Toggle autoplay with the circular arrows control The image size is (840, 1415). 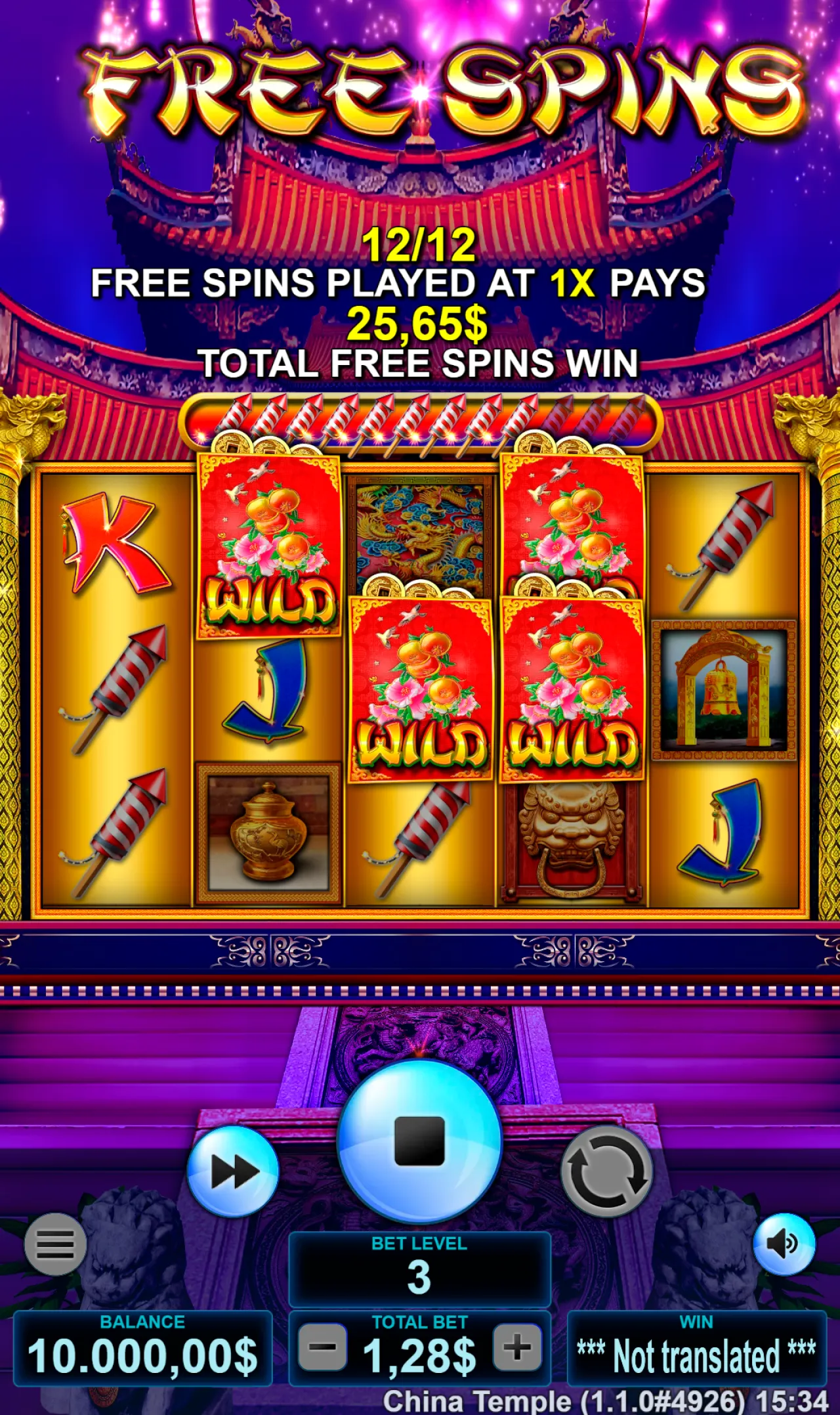(x=607, y=1169)
